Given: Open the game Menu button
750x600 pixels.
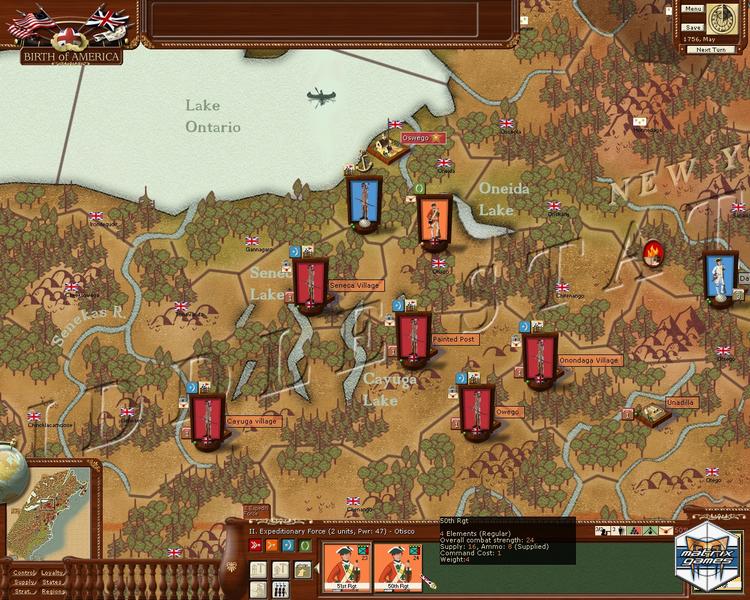Looking at the screenshot, I should point(693,9).
